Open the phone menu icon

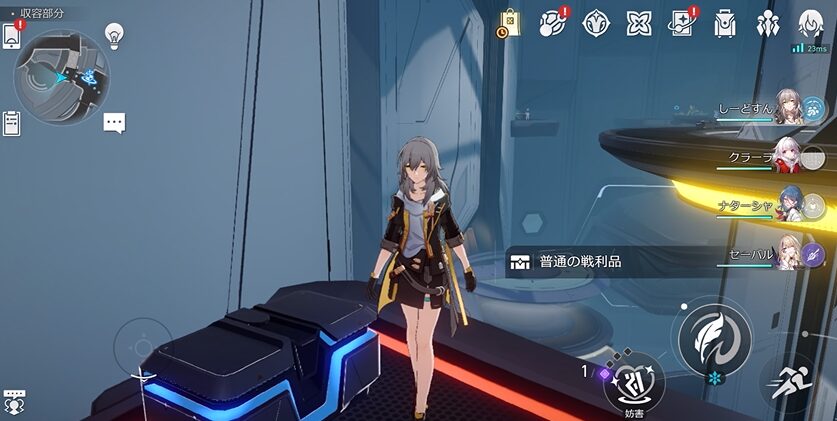point(12,35)
